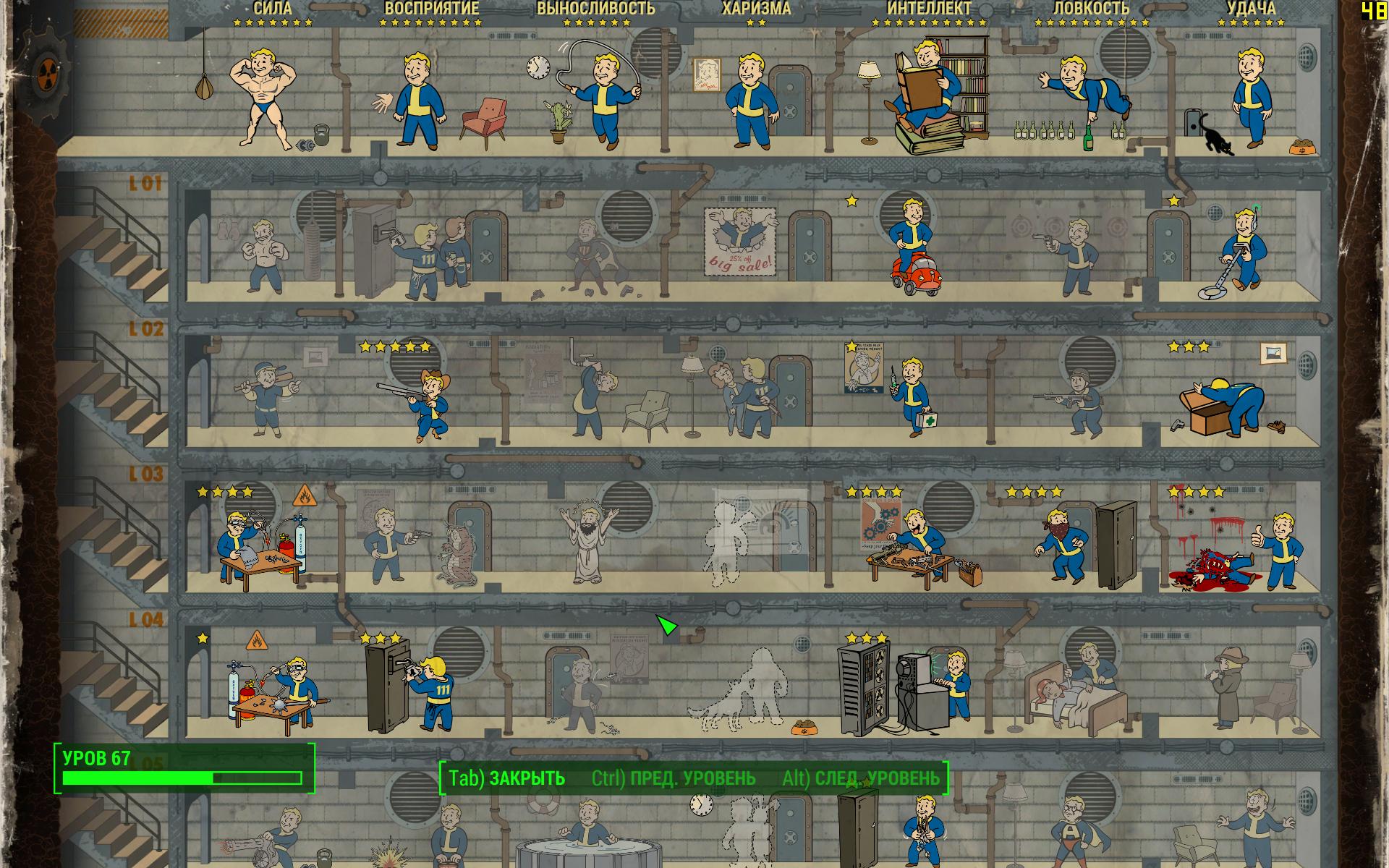The image size is (1389, 868).
Task: Choose the V.A.N.S. red toy car perk
Action: [x=913, y=250]
